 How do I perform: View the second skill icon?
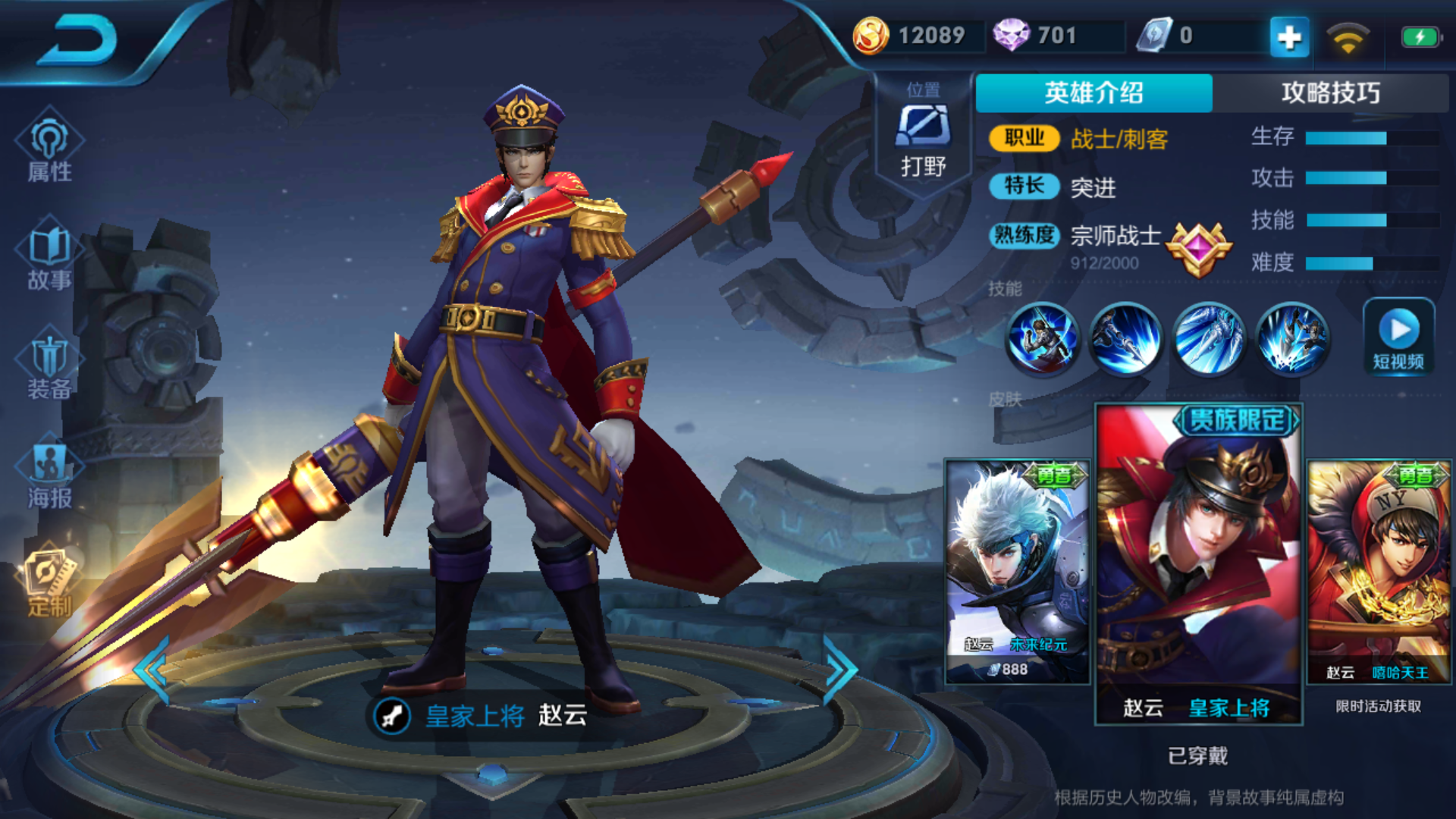tap(1126, 338)
